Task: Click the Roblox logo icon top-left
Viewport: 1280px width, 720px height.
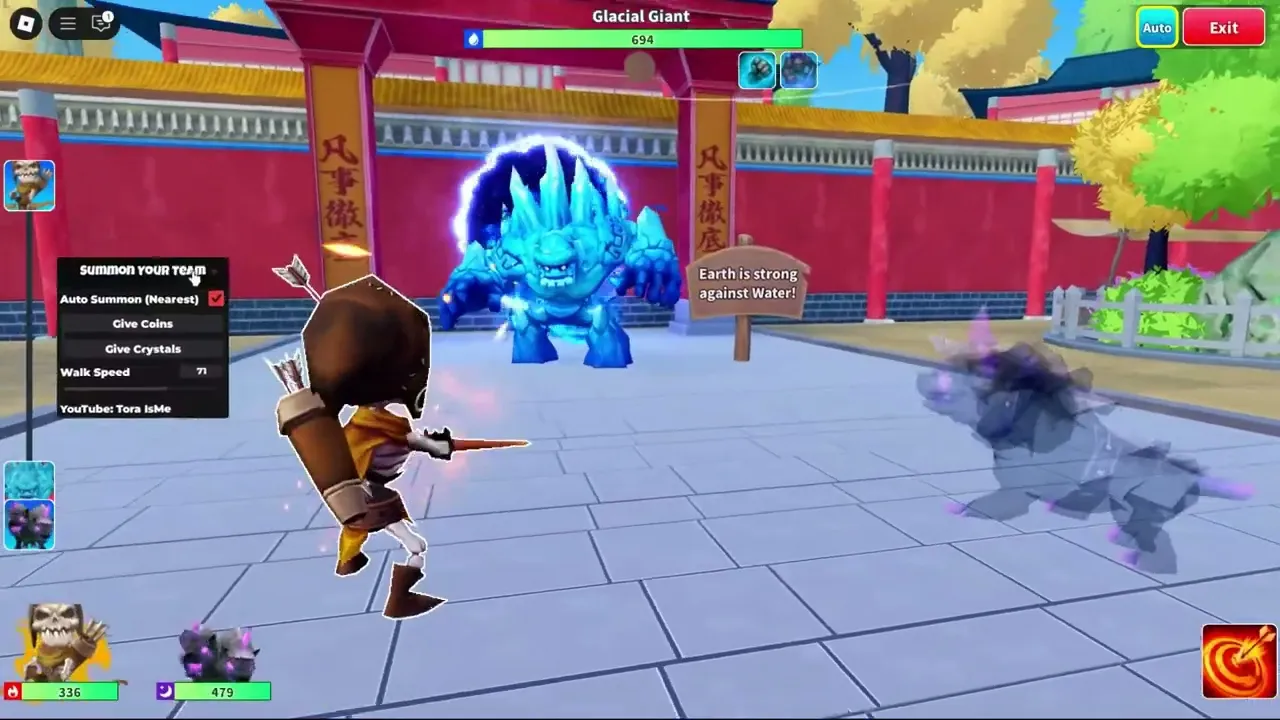Action: point(24,23)
